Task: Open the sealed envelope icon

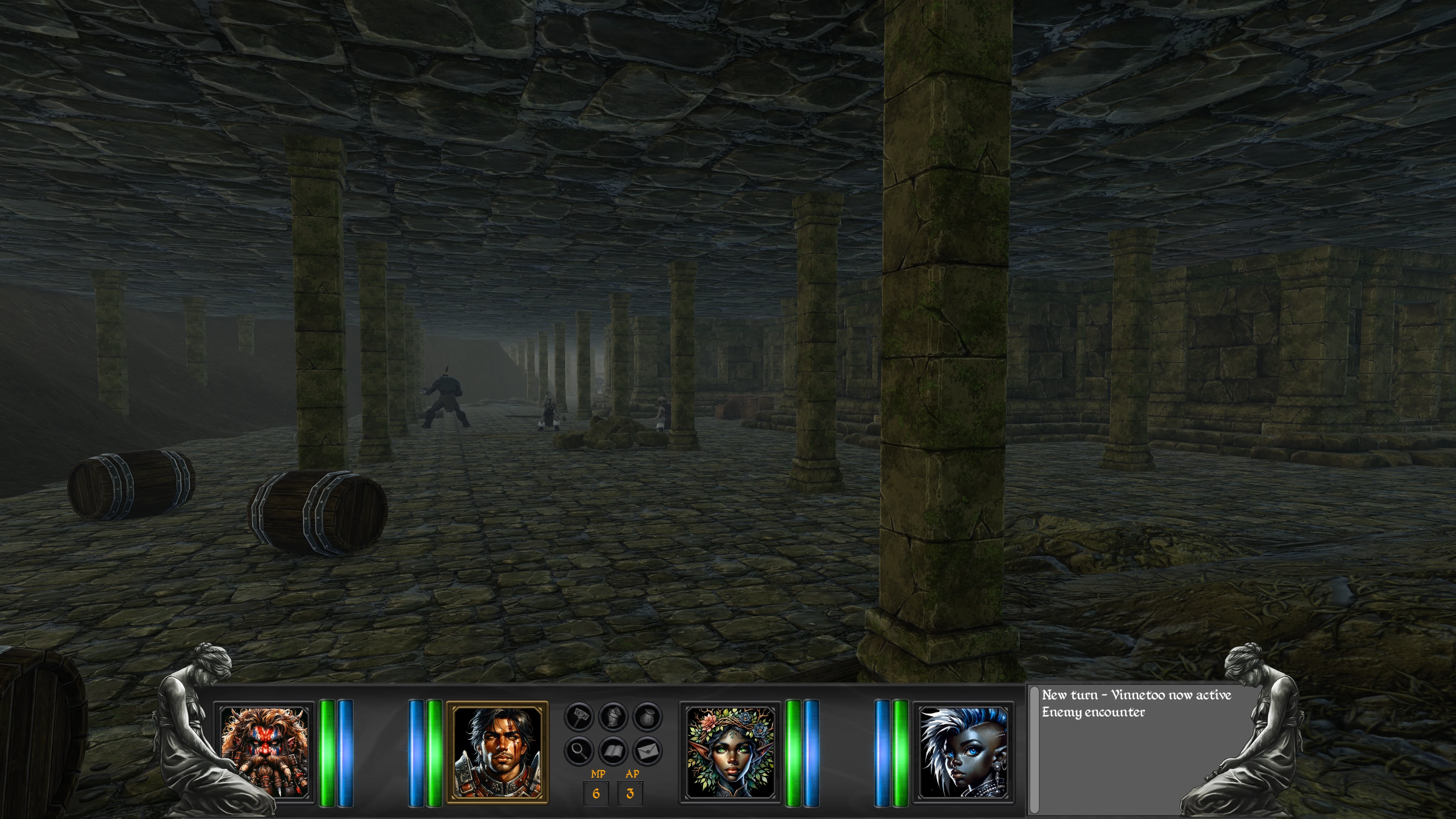Action: [647, 751]
